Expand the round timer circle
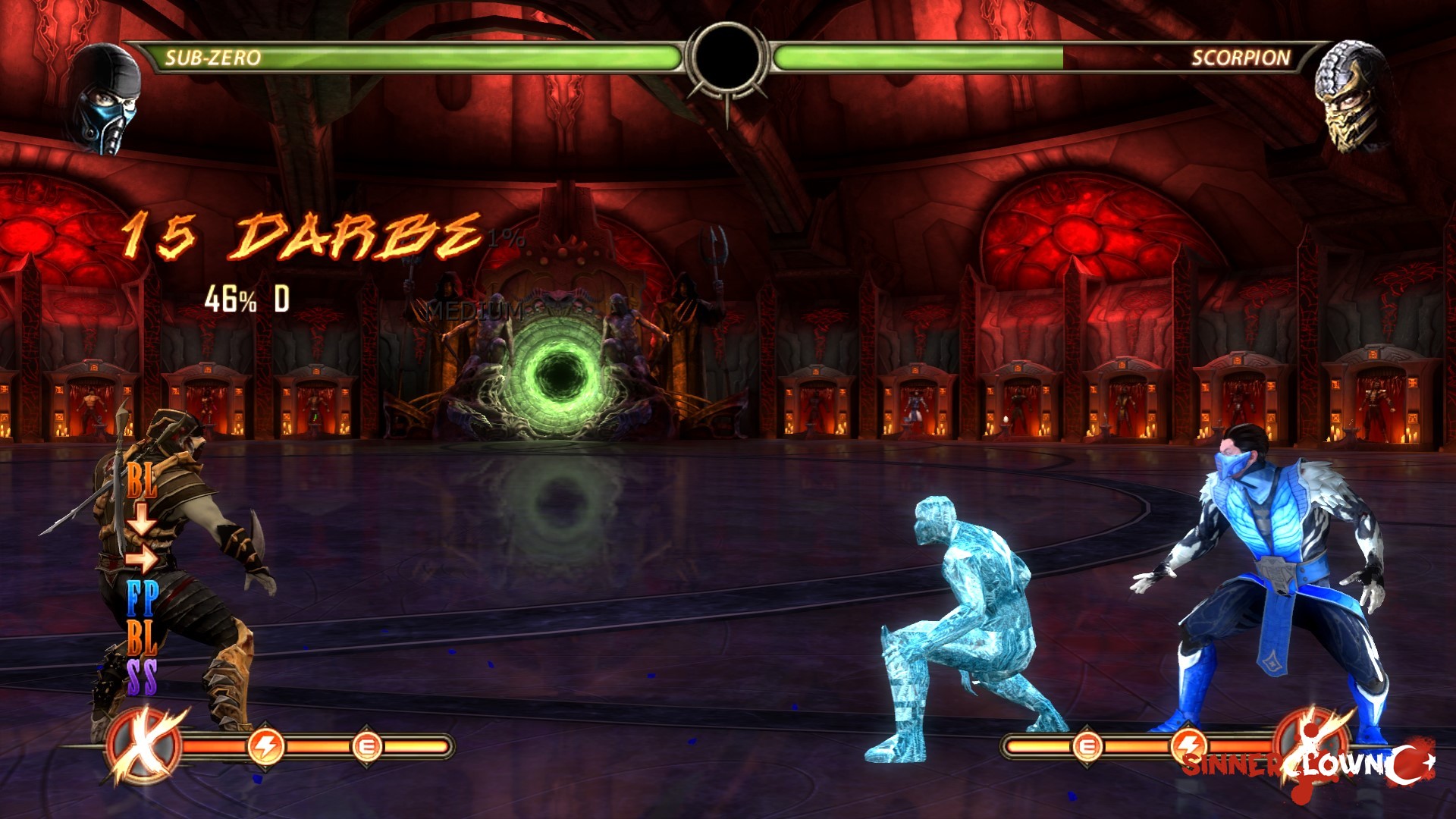 coord(728,57)
